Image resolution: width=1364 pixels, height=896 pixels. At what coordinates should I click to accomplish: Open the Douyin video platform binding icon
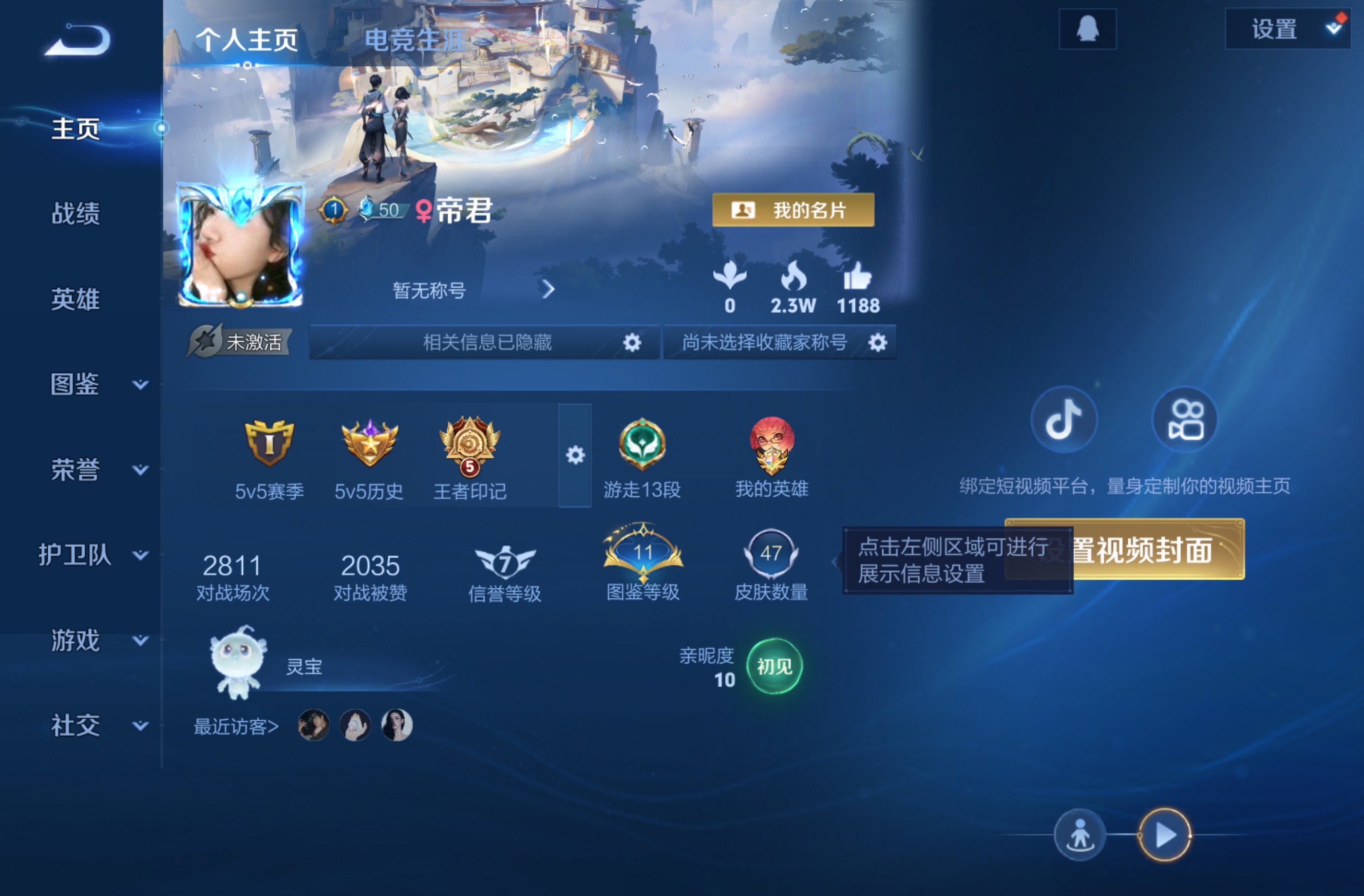(1064, 420)
